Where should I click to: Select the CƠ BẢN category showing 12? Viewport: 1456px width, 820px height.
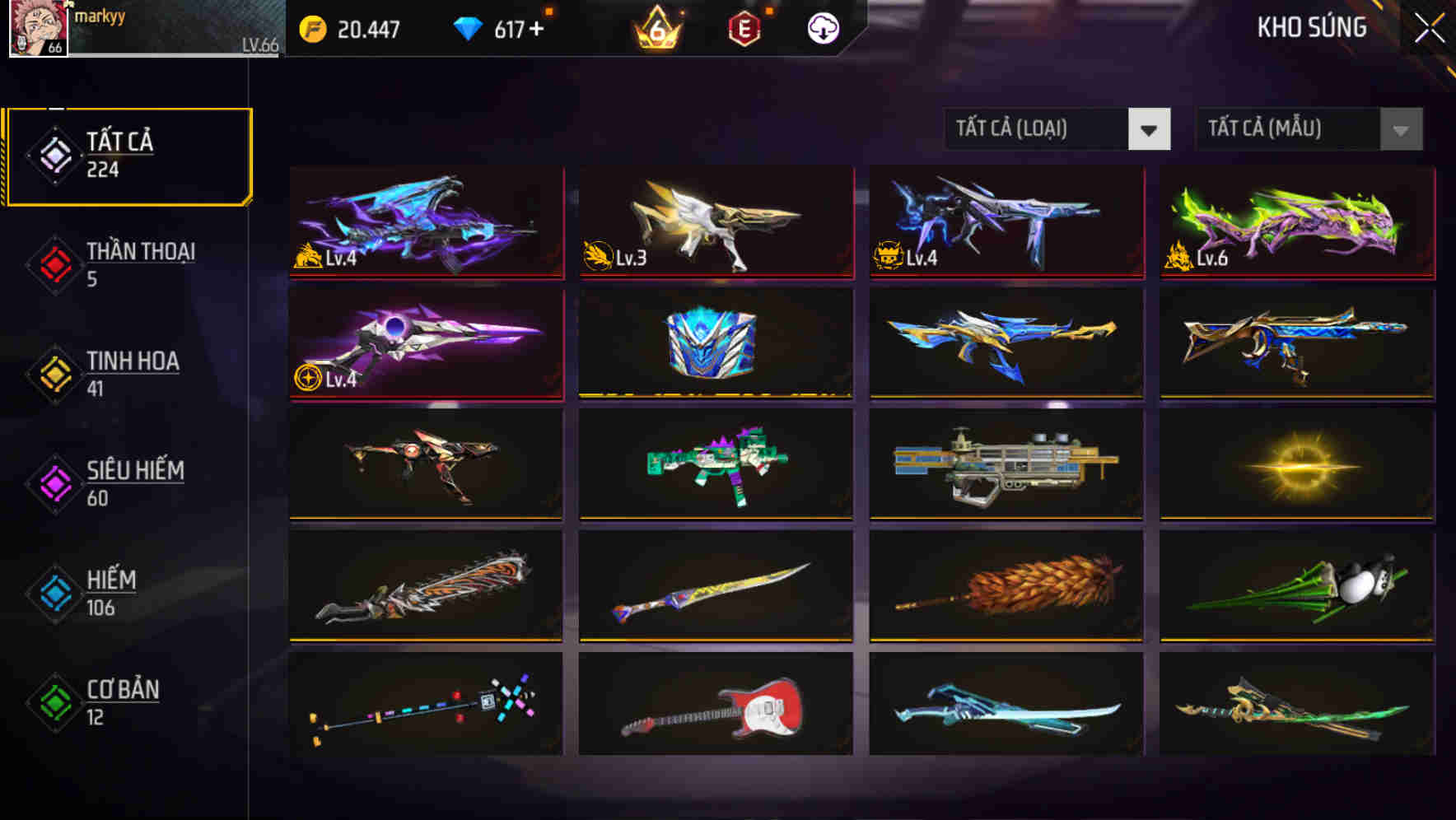coord(122,702)
